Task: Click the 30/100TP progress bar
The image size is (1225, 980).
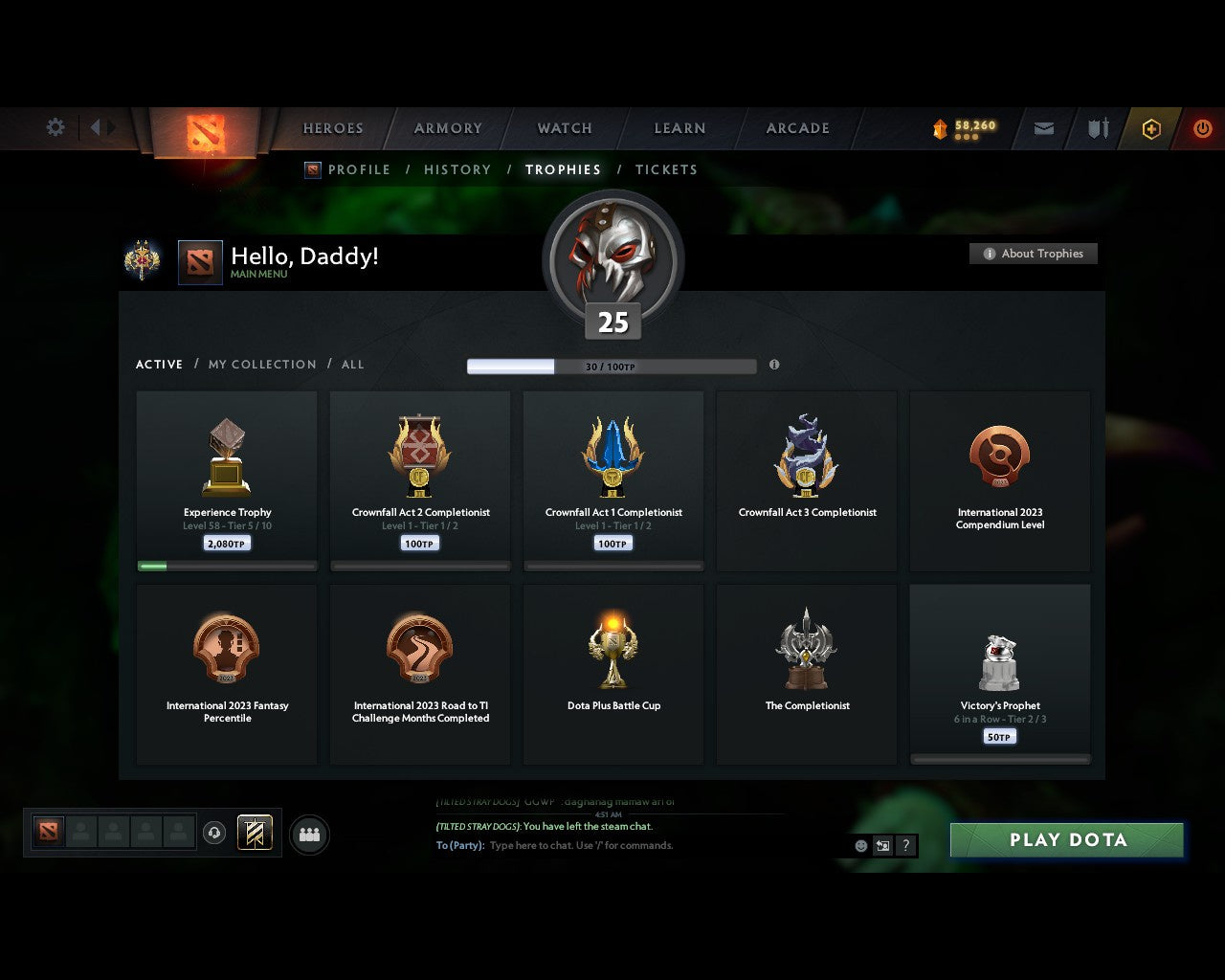Action: pyautogui.click(x=611, y=366)
